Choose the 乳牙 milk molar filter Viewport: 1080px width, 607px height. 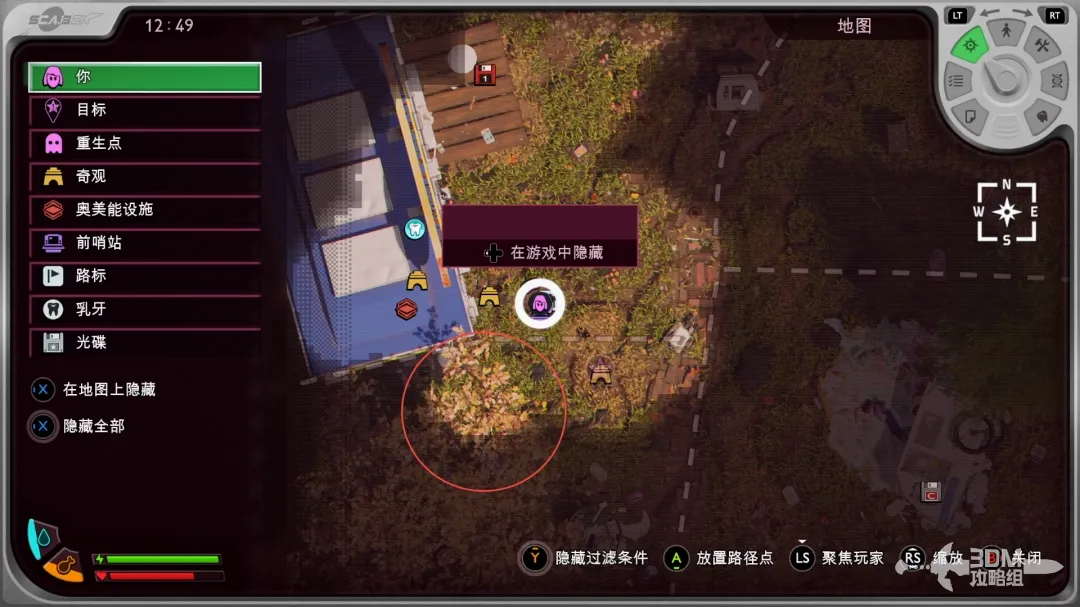coord(145,309)
